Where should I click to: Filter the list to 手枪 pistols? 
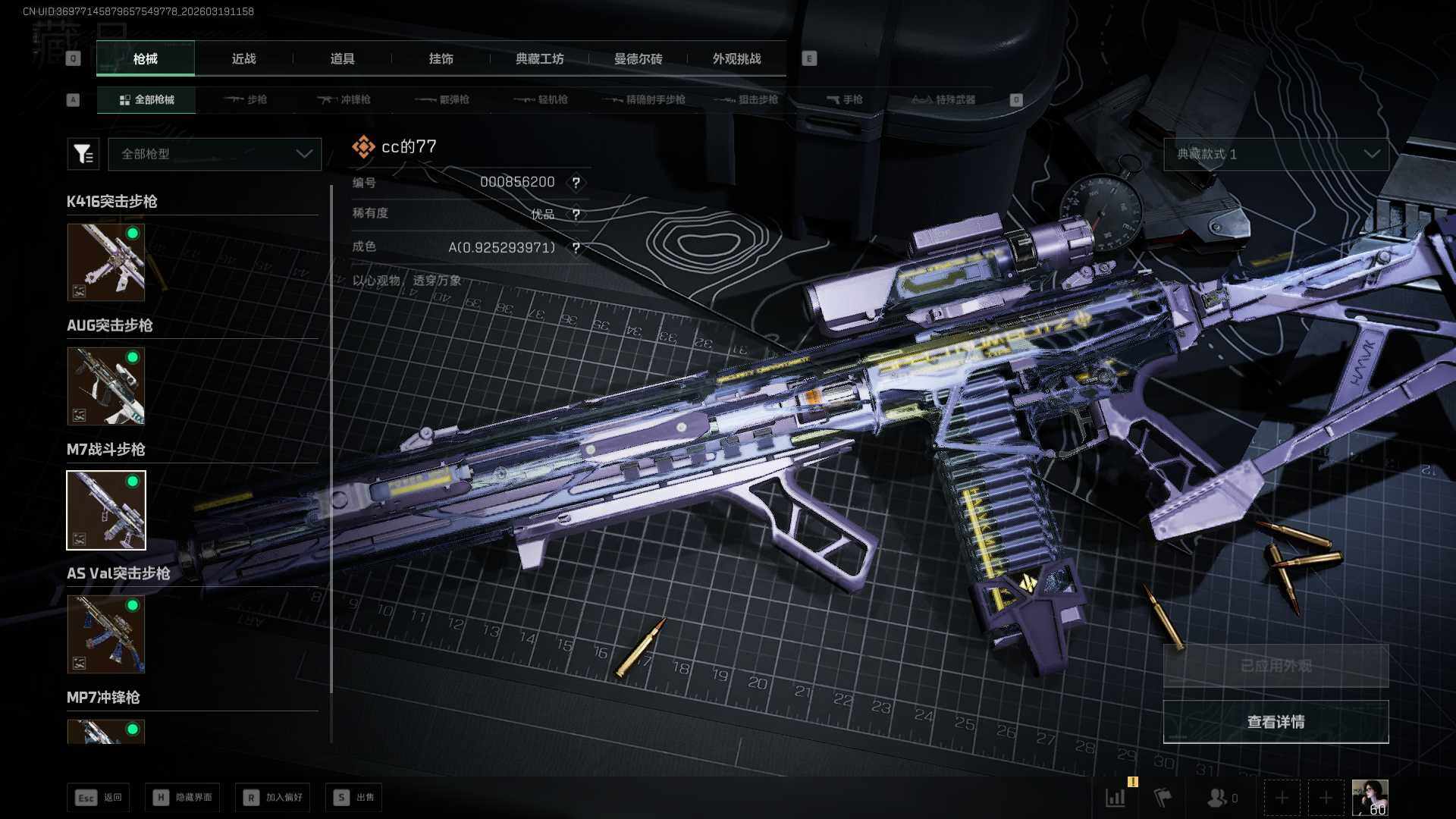(845, 99)
